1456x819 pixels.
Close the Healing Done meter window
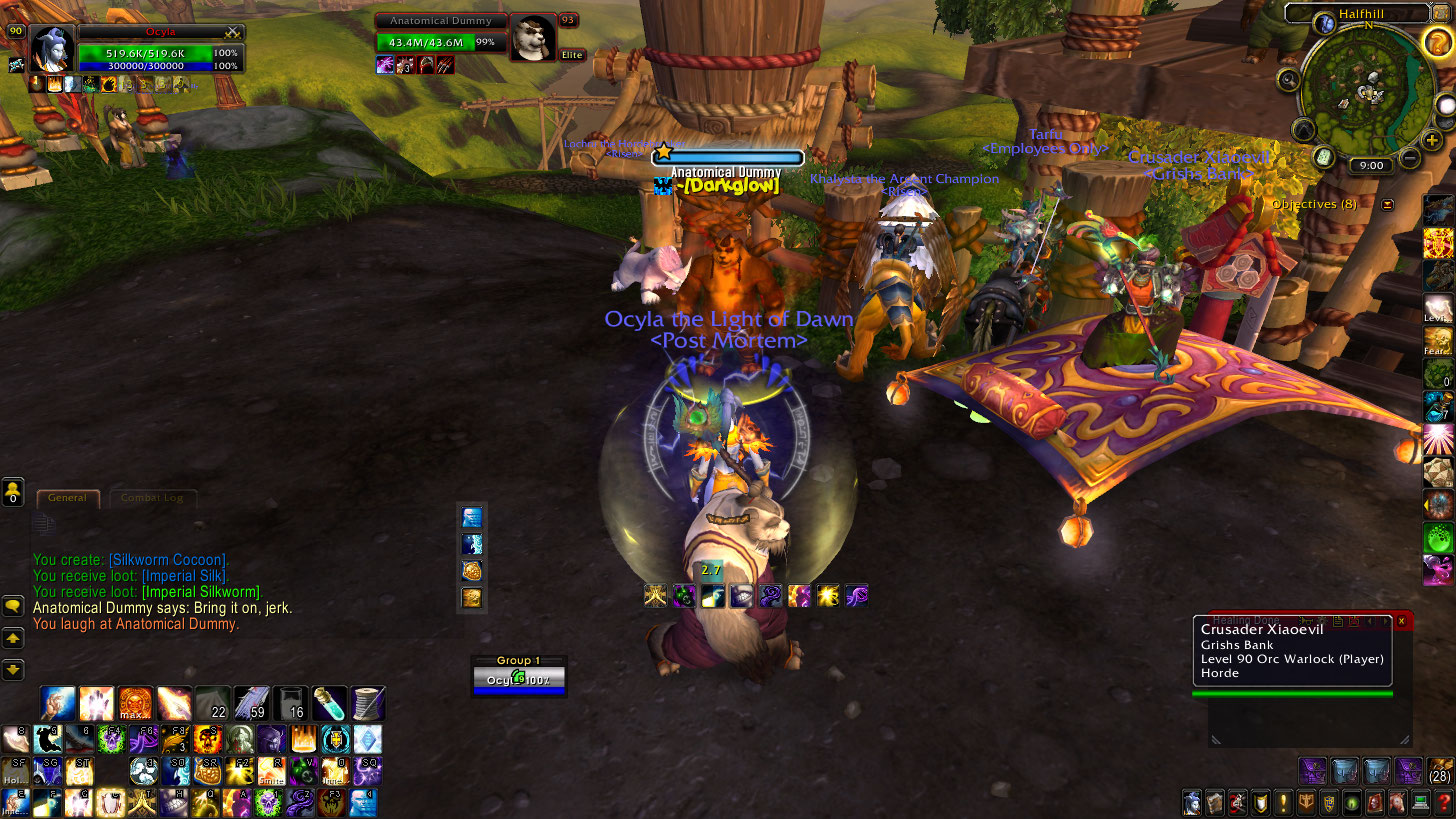coord(1401,621)
